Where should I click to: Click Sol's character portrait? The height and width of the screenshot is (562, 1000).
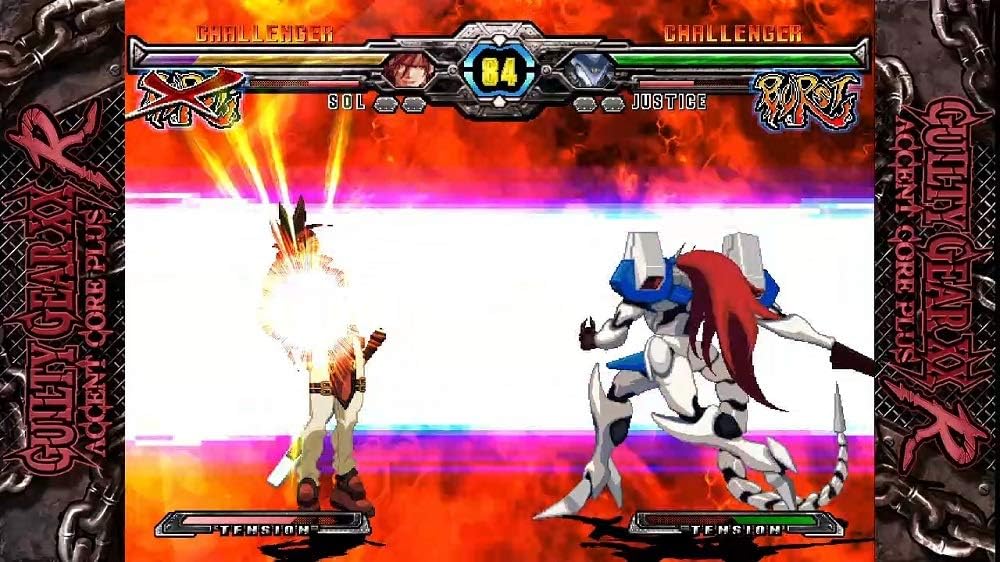410,68
